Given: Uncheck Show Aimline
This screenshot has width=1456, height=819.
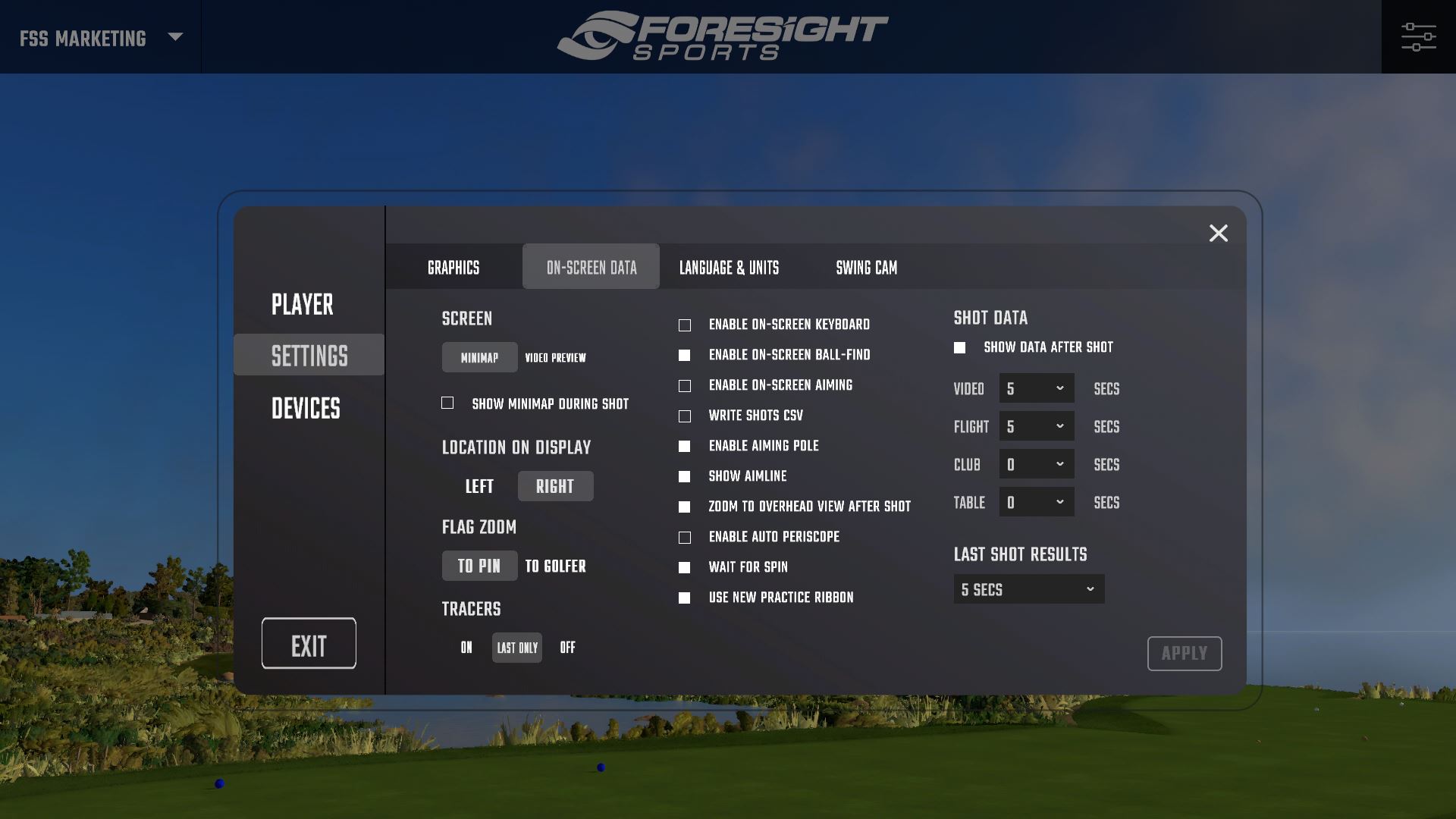Looking at the screenshot, I should coord(685,475).
